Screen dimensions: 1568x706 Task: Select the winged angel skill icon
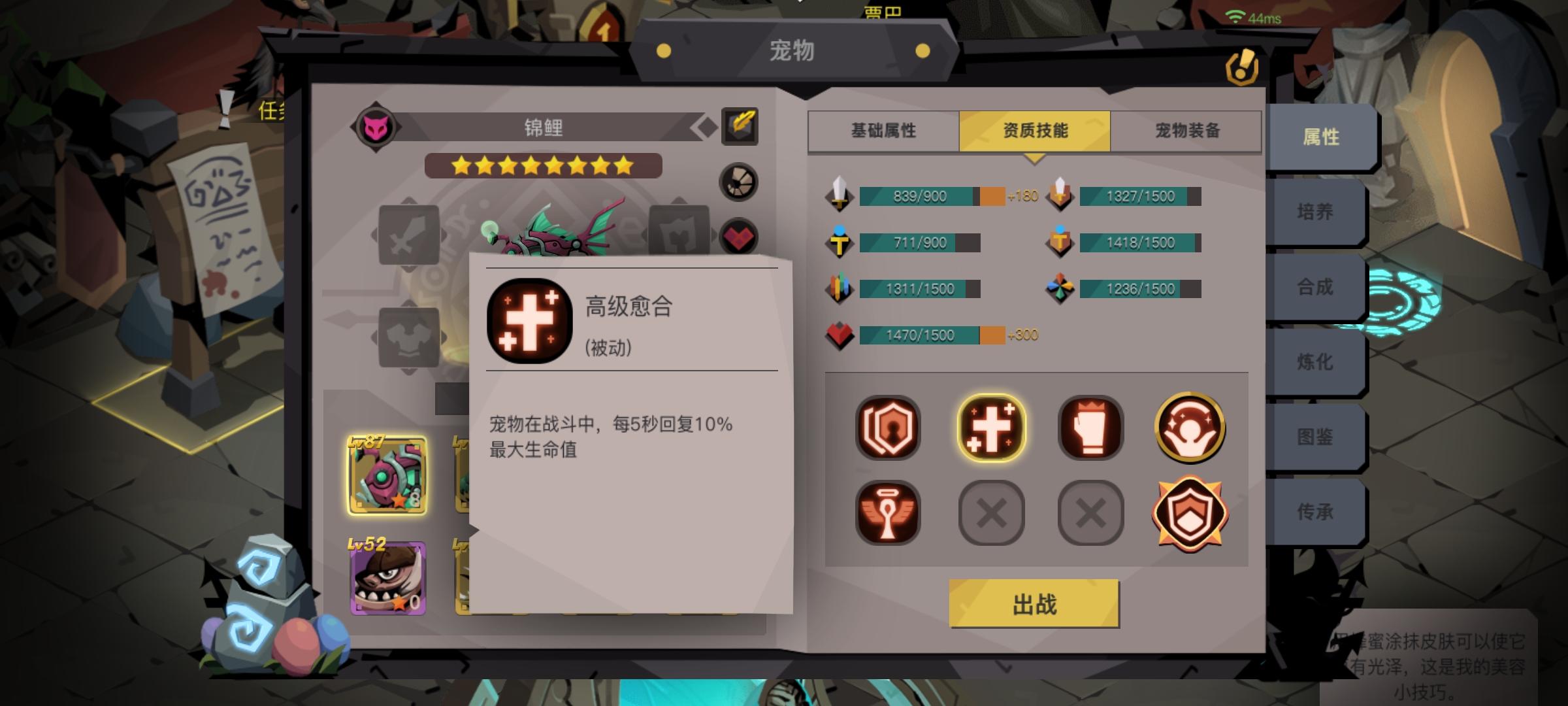click(889, 512)
